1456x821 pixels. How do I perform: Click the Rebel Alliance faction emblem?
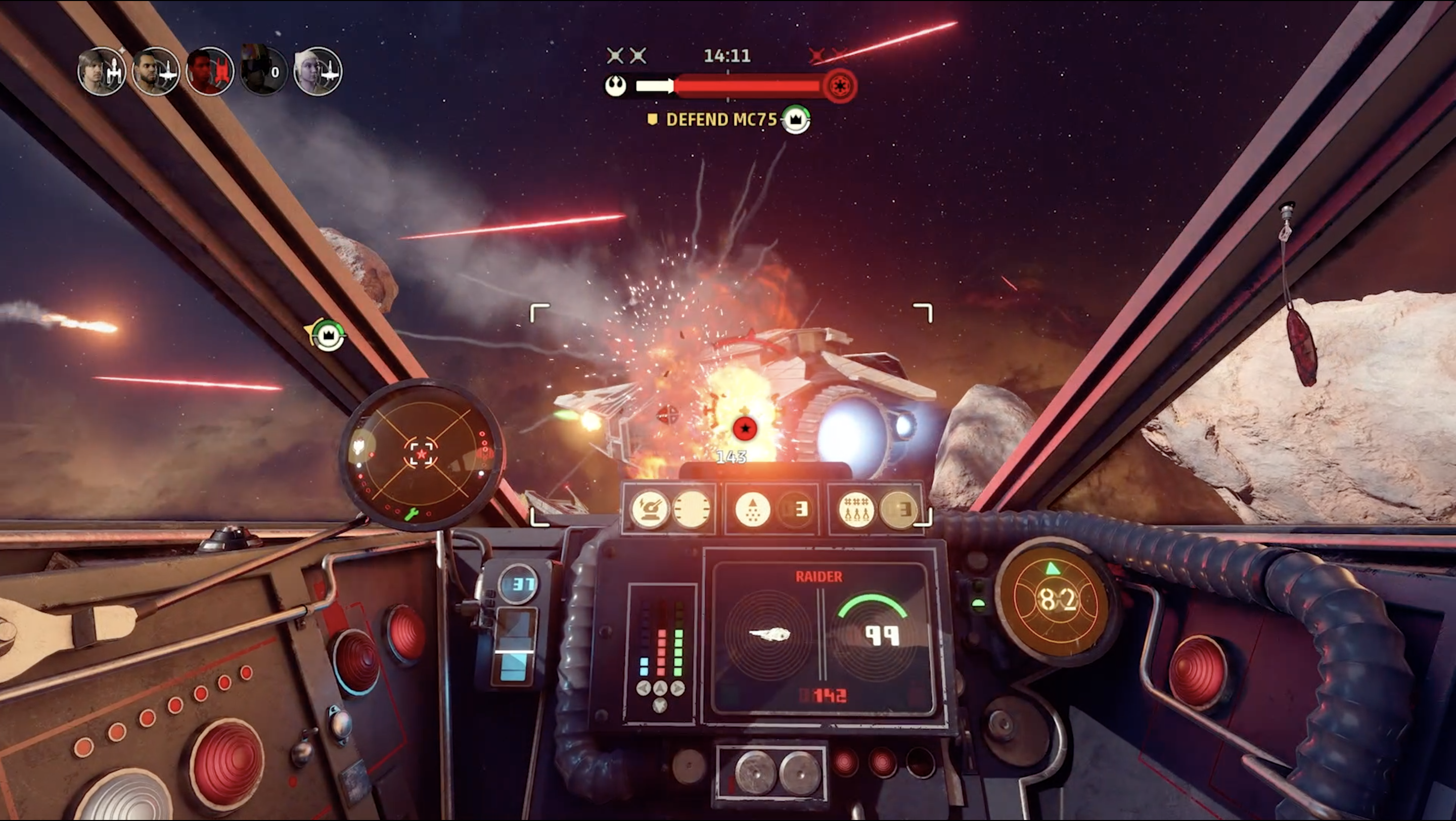(x=616, y=86)
